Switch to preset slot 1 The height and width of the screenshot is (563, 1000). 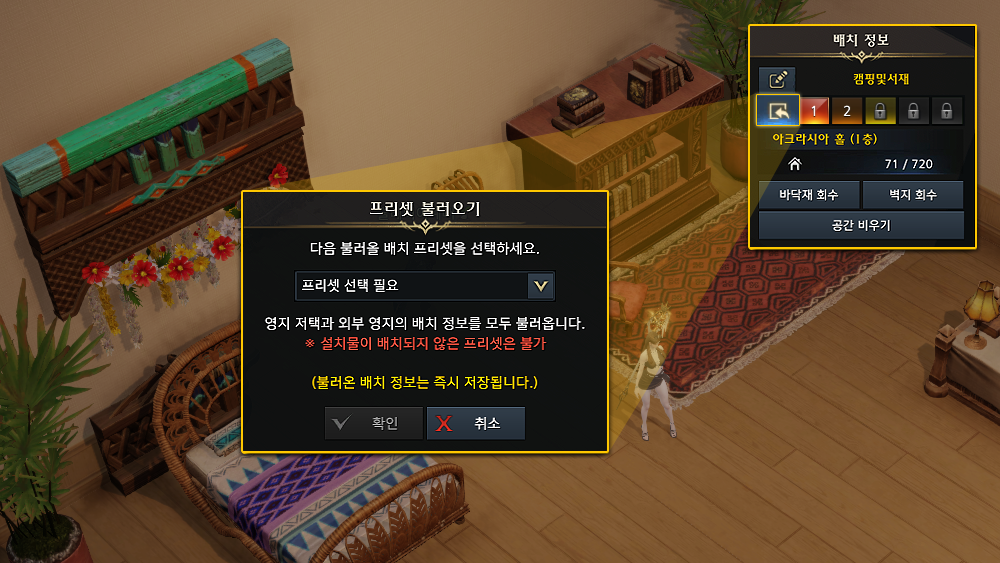coord(814,110)
